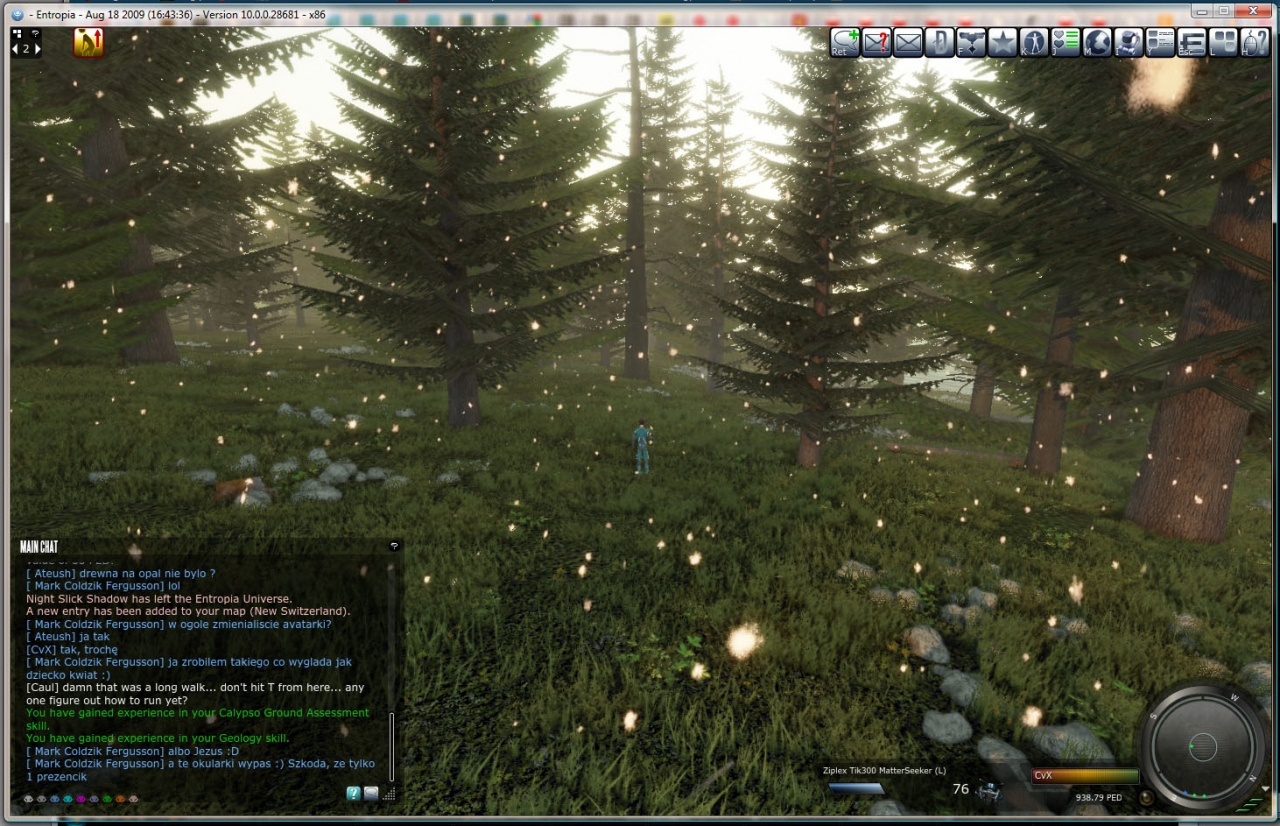This screenshot has height=826, width=1280.
Task: Select the star icon in top toolbar
Action: 1002,43
